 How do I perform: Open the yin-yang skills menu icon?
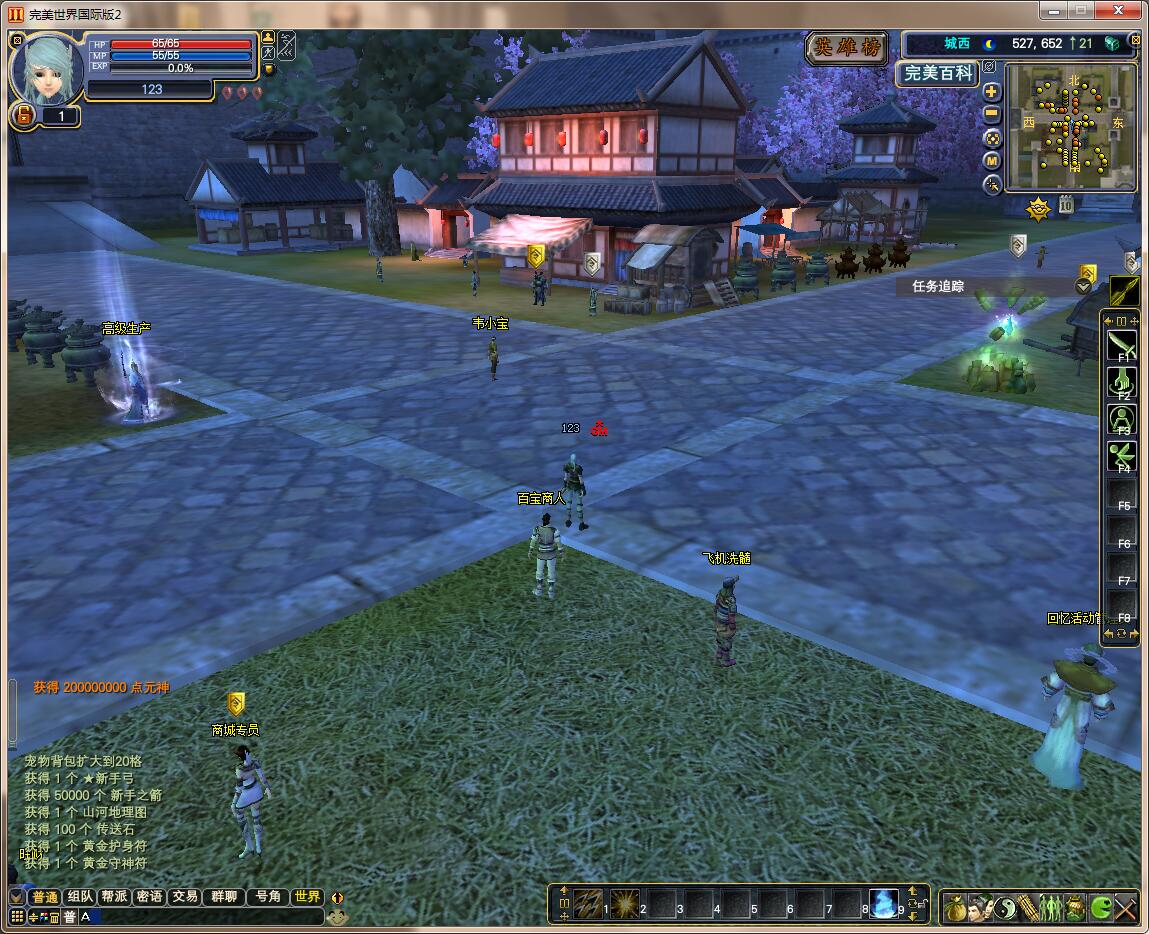tap(1003, 907)
